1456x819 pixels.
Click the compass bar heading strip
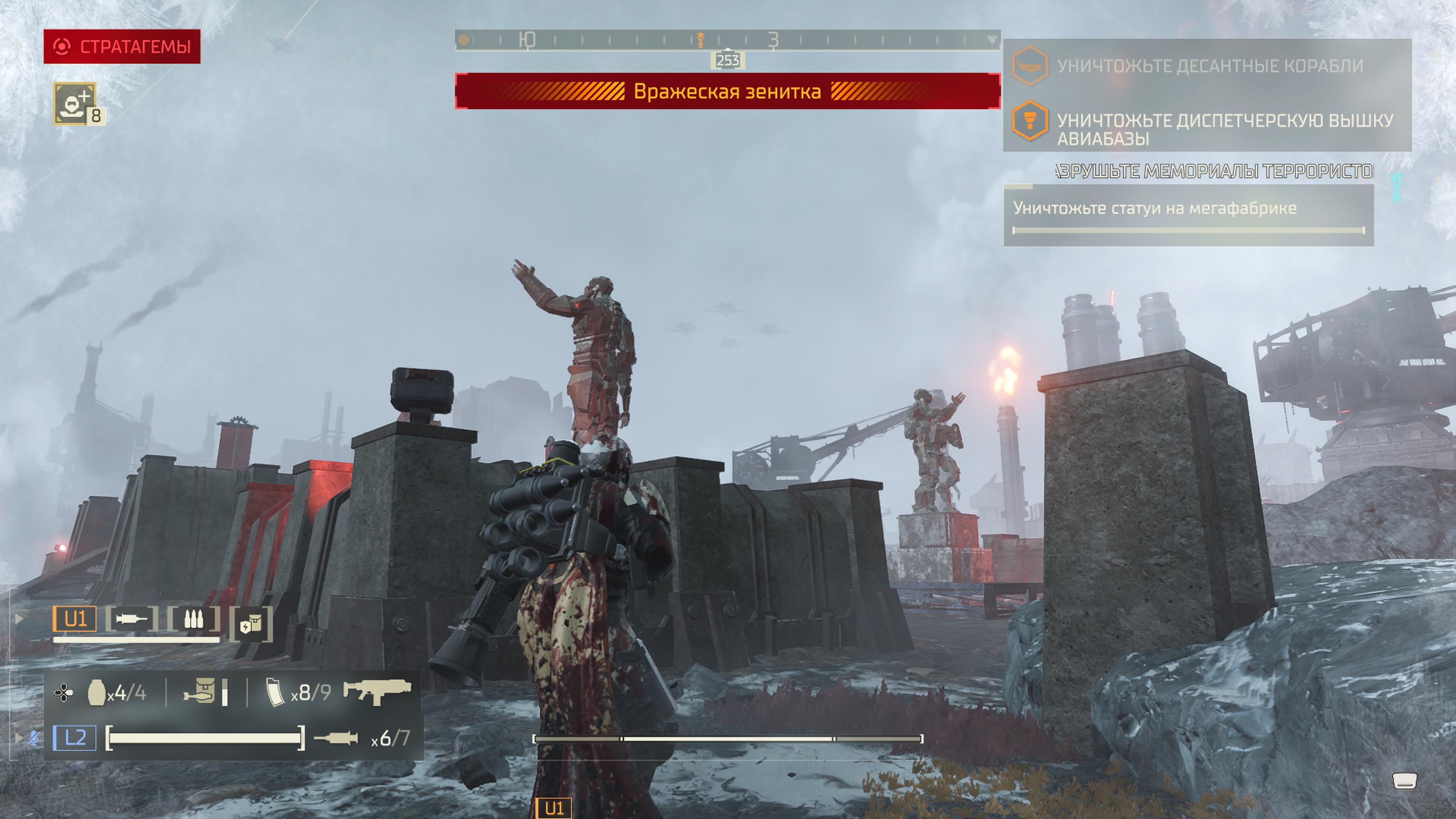(x=728, y=40)
